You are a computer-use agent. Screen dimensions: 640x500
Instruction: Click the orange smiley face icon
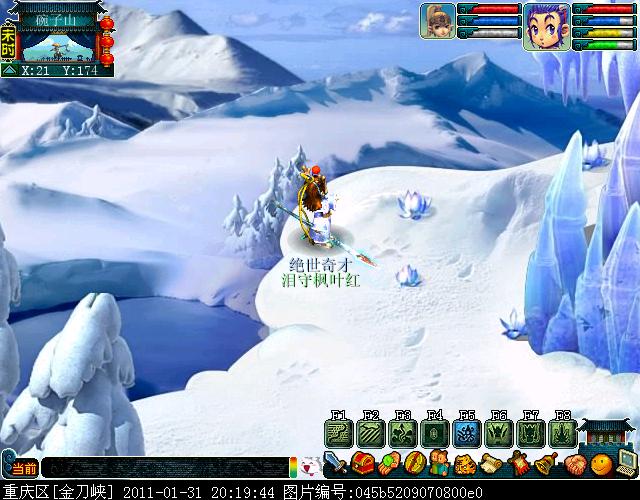point(600,464)
